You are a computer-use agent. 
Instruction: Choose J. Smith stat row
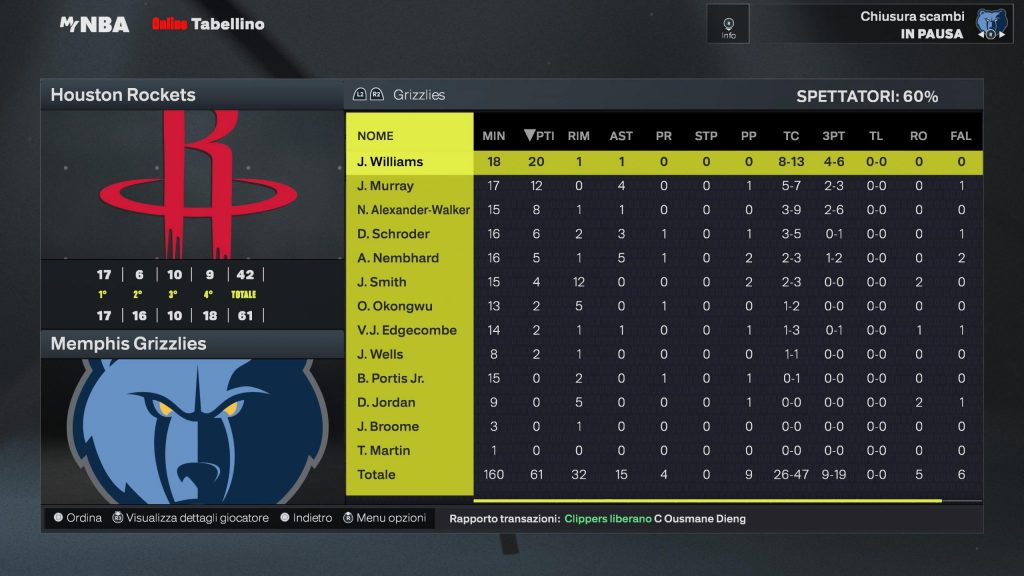(381, 282)
